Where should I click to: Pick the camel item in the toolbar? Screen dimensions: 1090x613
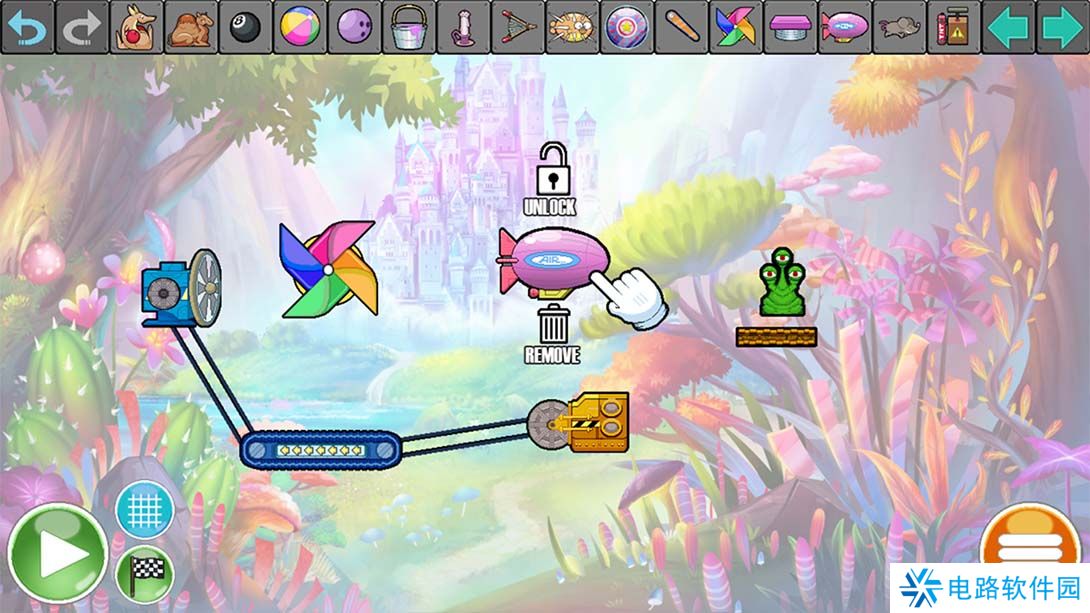tap(190, 27)
